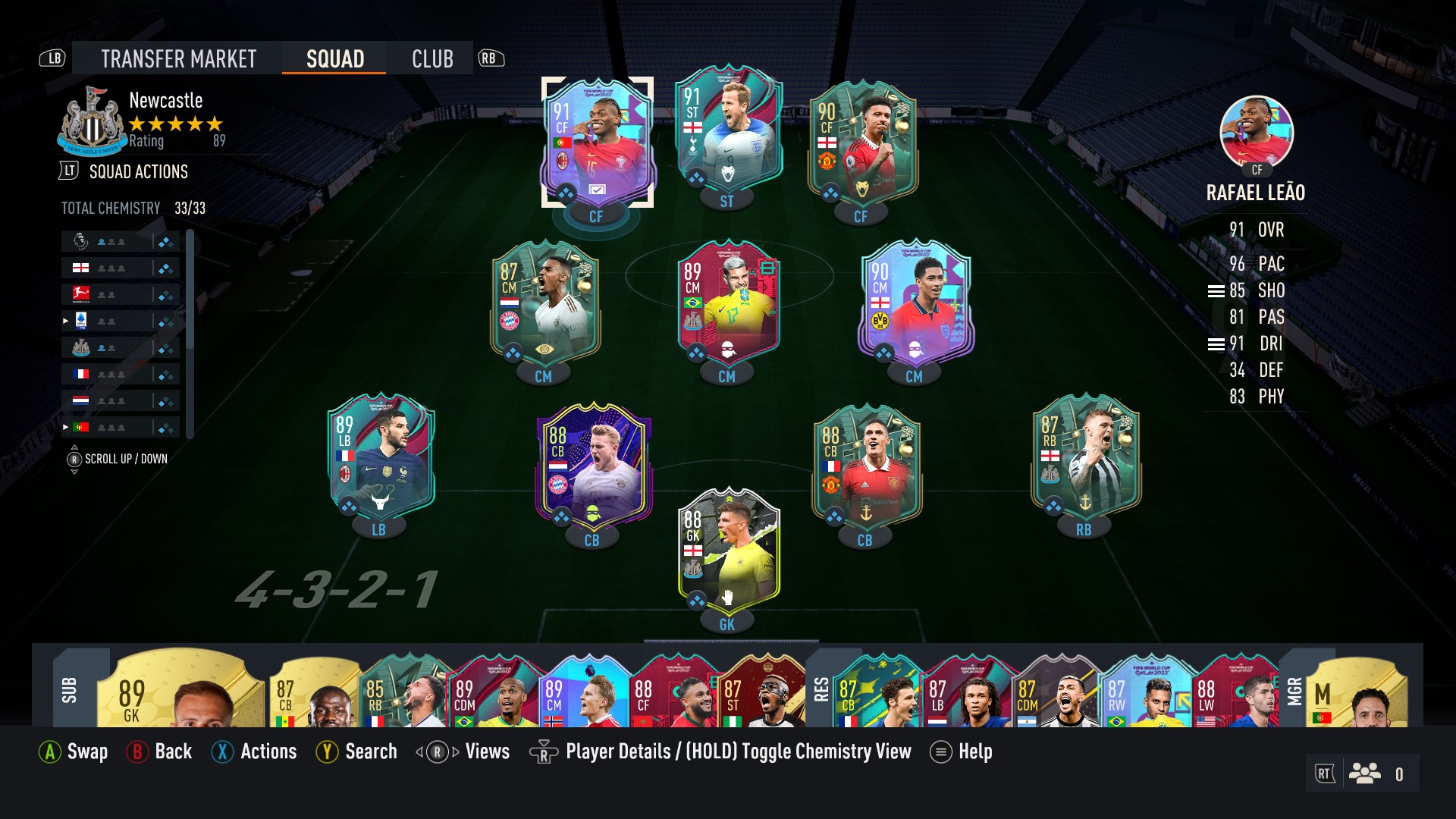Click the chemistry diamonds next to the Netherlands flag
Image resolution: width=1456 pixels, height=819 pixels.
[165, 400]
